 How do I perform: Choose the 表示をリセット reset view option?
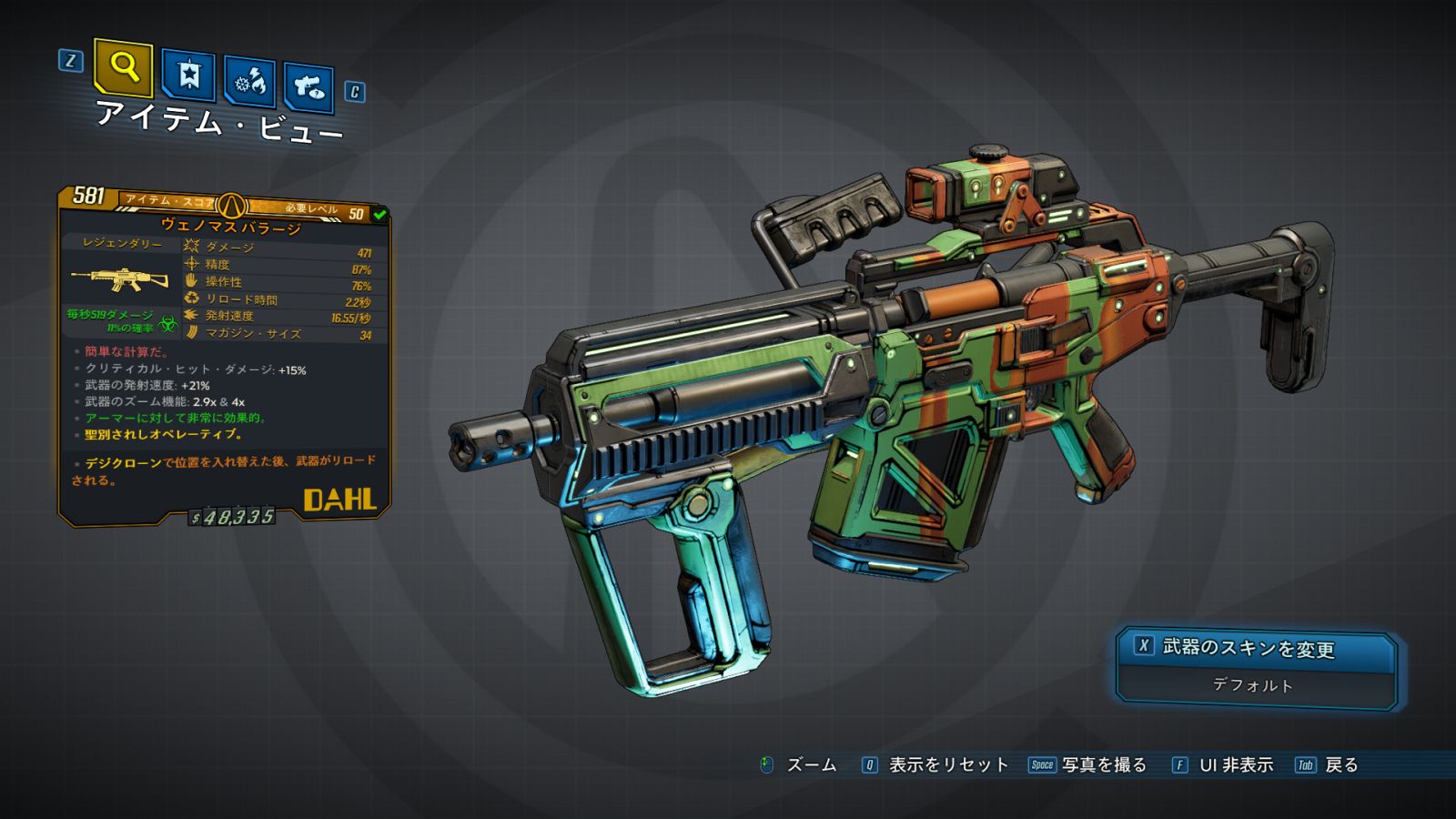tap(947, 765)
